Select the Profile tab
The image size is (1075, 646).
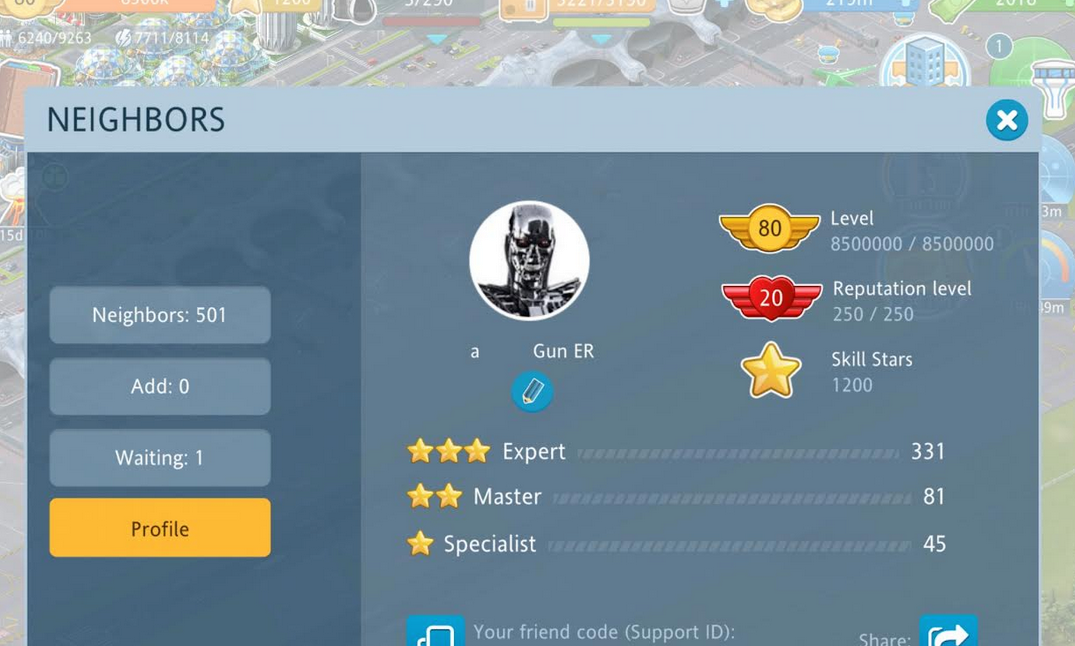[x=160, y=528]
